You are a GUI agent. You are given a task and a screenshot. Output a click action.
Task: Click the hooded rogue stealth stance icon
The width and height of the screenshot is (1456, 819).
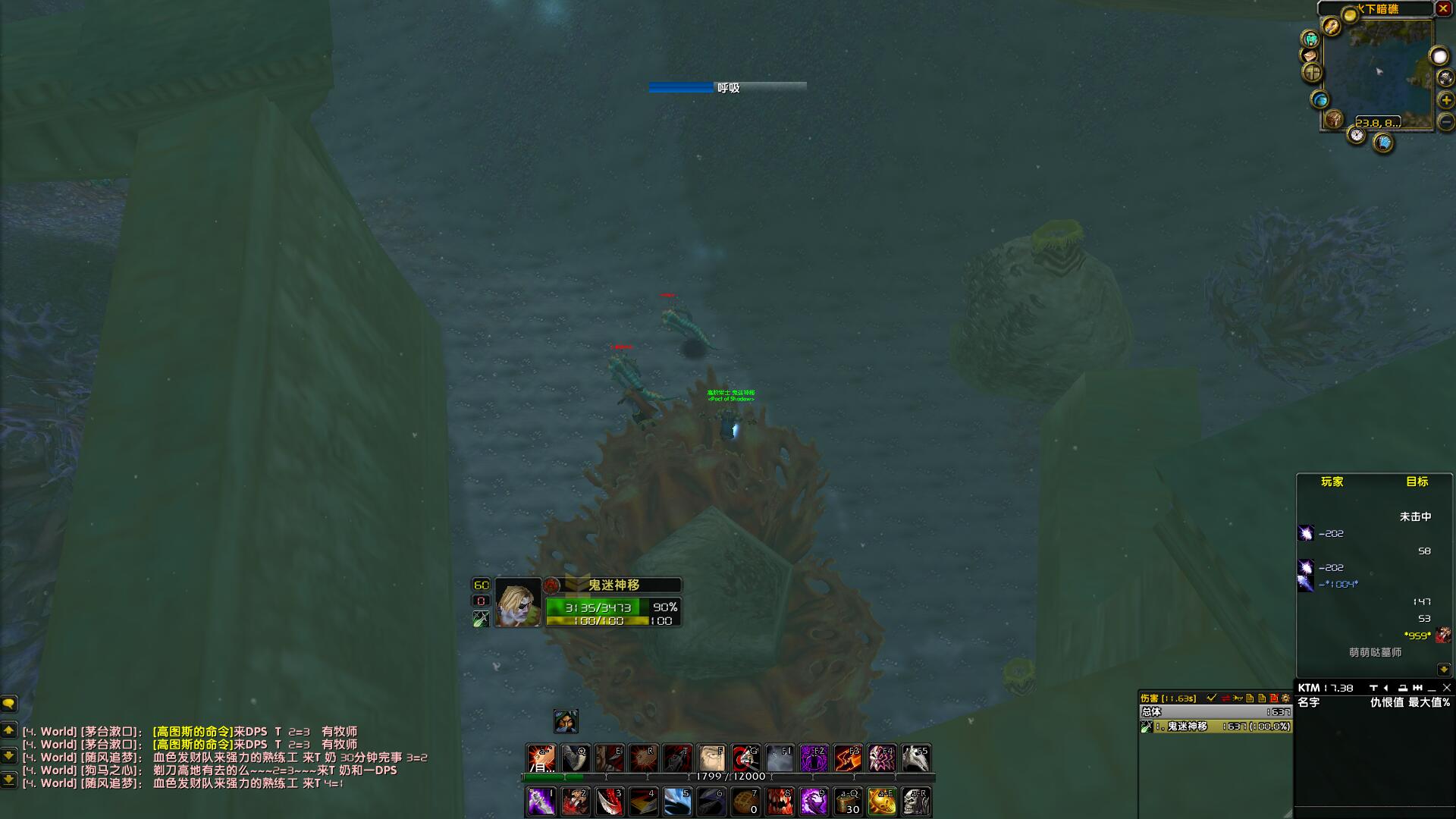[x=566, y=721]
